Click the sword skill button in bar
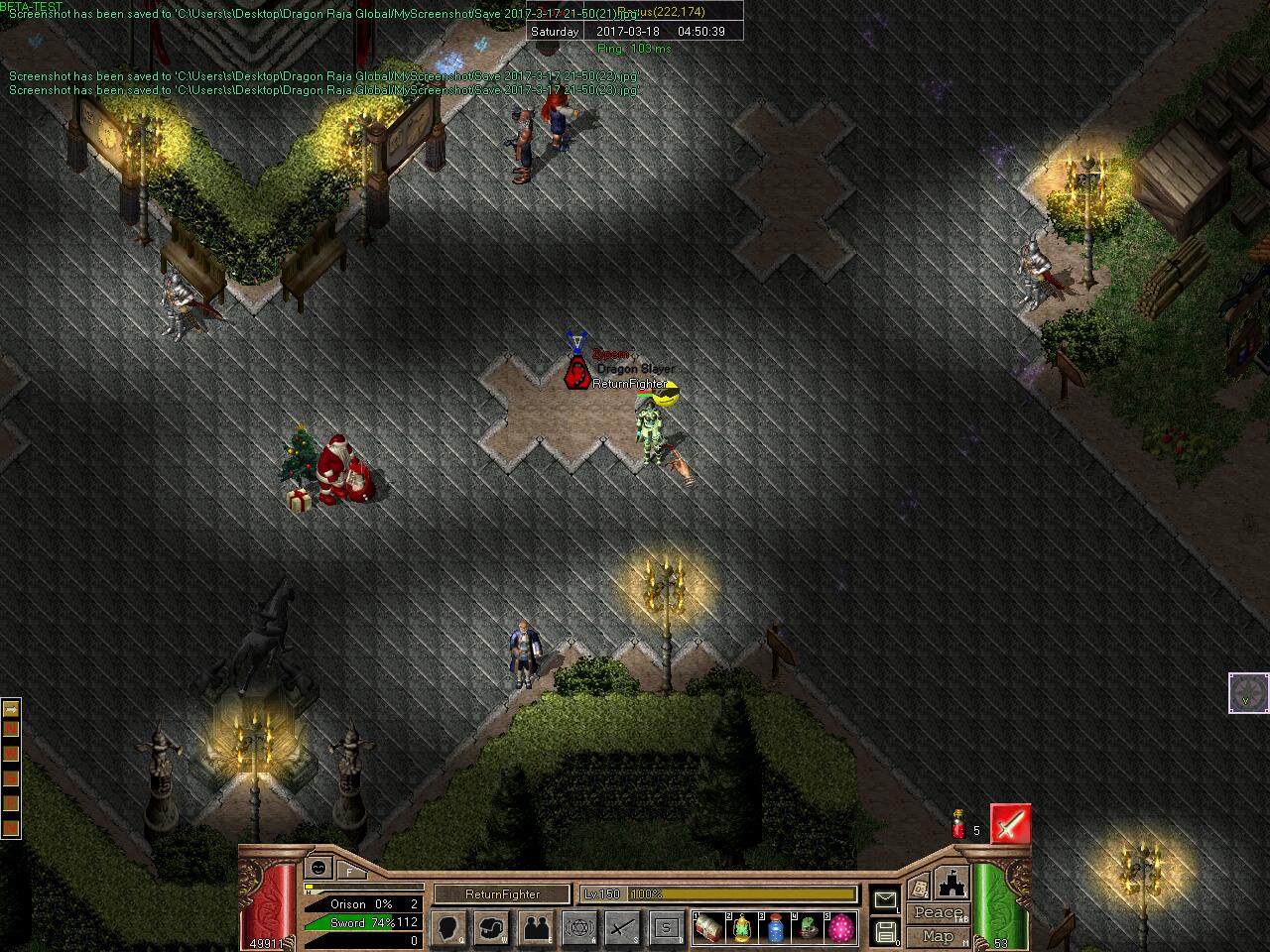Image resolution: width=1270 pixels, height=952 pixels. tap(624, 928)
